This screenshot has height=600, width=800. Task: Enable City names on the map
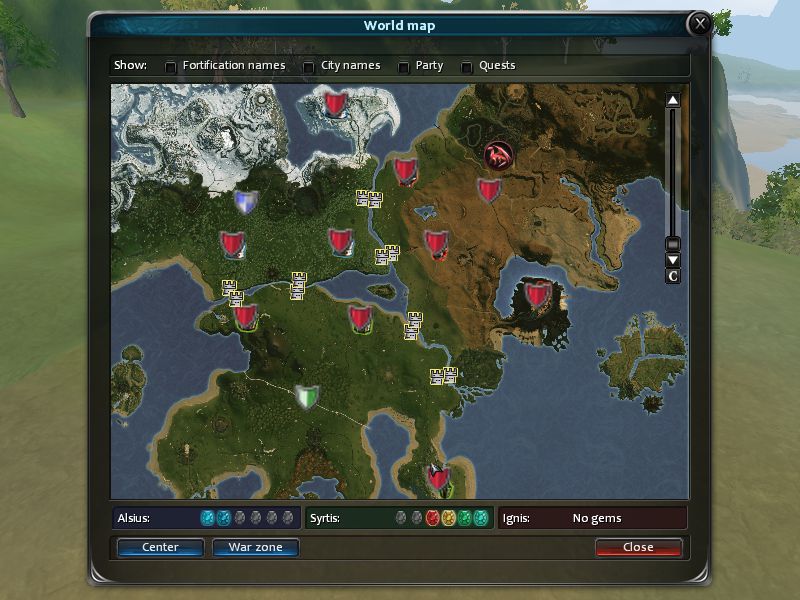tap(309, 67)
